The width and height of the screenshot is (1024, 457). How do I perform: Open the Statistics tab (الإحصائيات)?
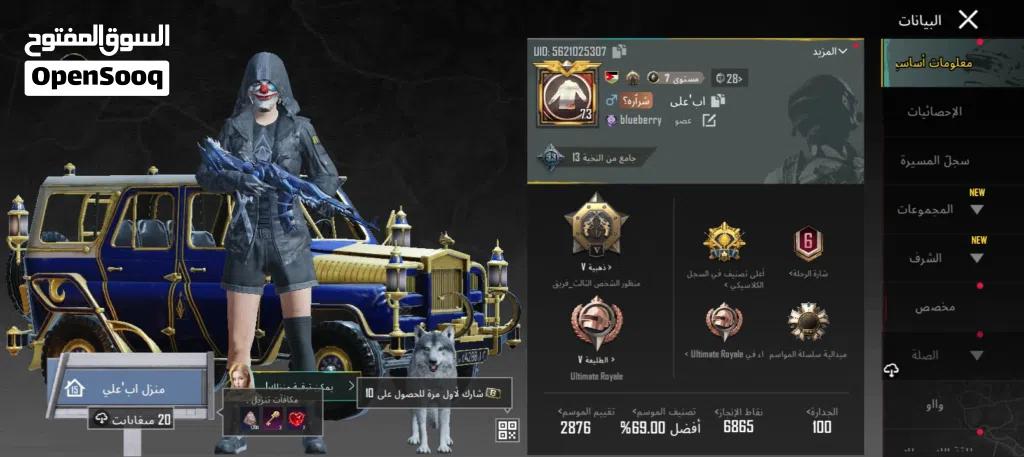(934, 111)
